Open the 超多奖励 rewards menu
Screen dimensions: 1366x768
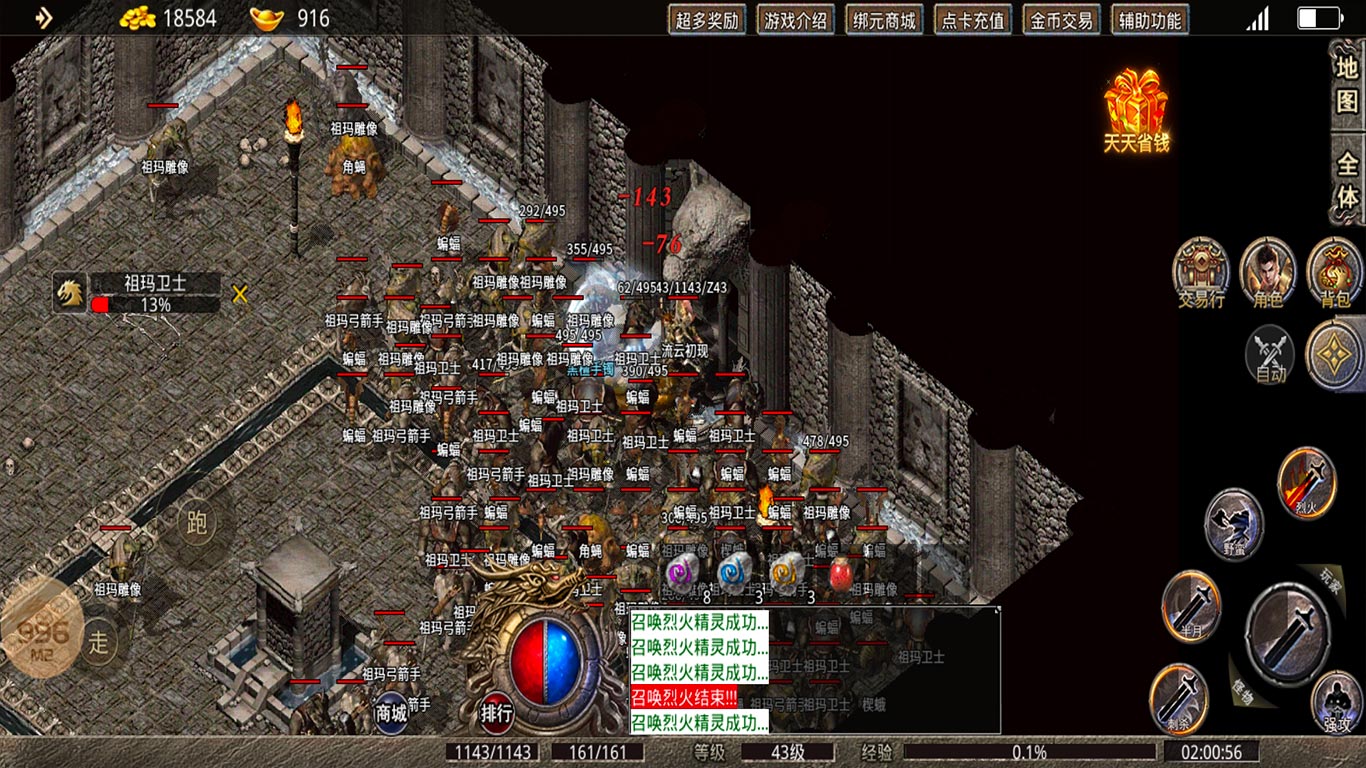coord(708,20)
